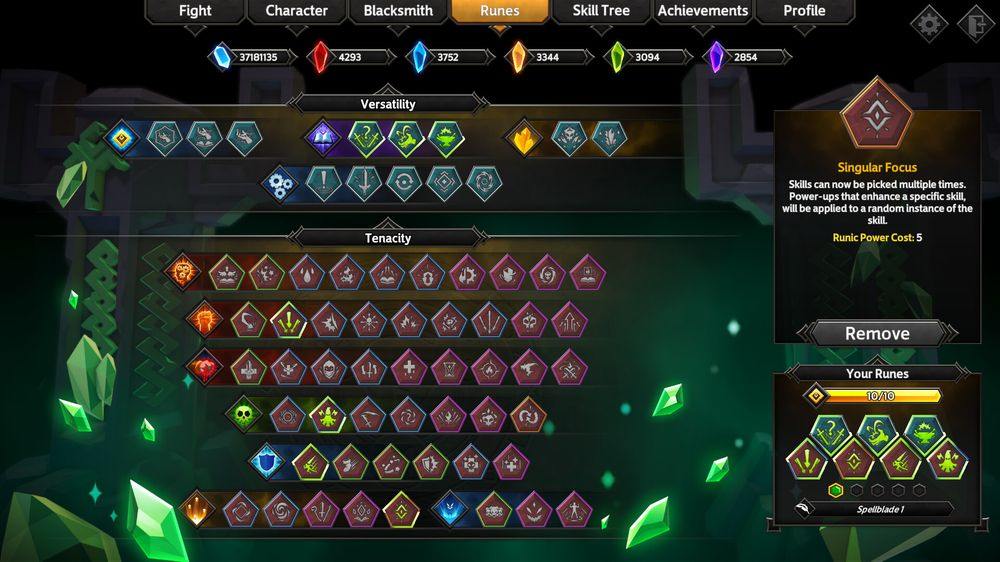View the Achievements tab

pos(703,11)
